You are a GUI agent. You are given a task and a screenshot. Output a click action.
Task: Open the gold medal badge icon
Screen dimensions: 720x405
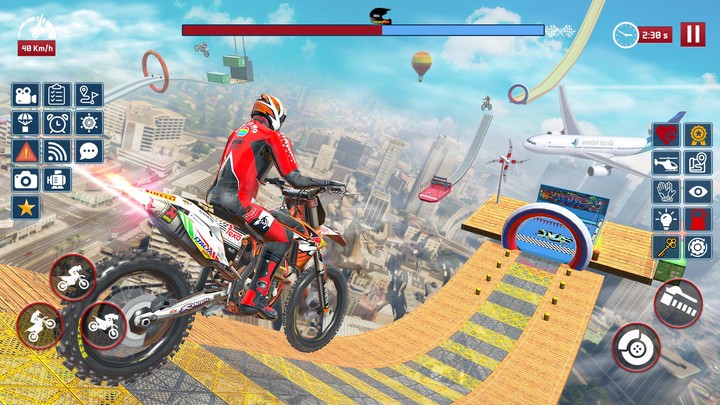click(x=697, y=135)
